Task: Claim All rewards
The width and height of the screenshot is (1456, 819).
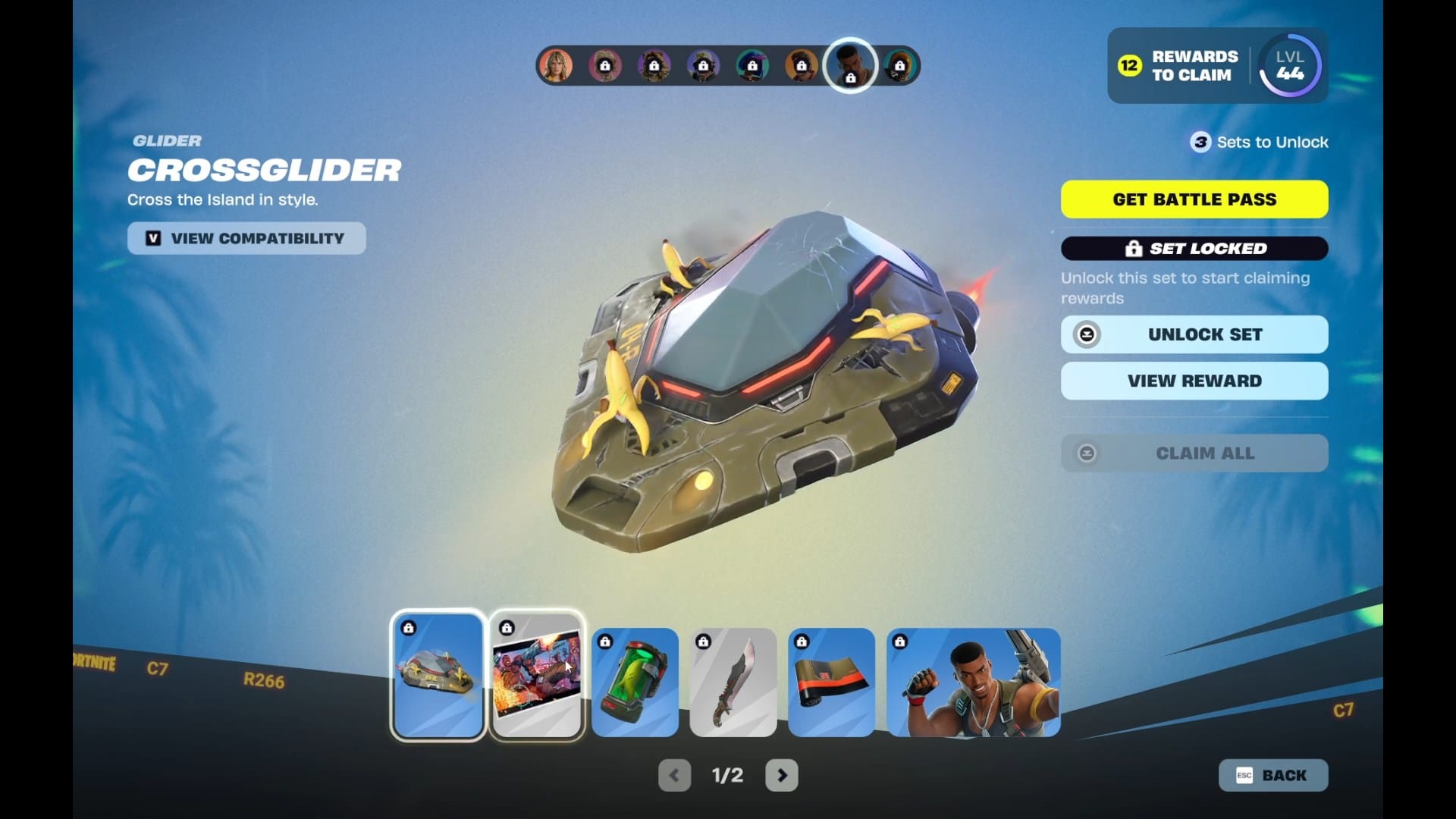Action: pyautogui.click(x=1194, y=453)
